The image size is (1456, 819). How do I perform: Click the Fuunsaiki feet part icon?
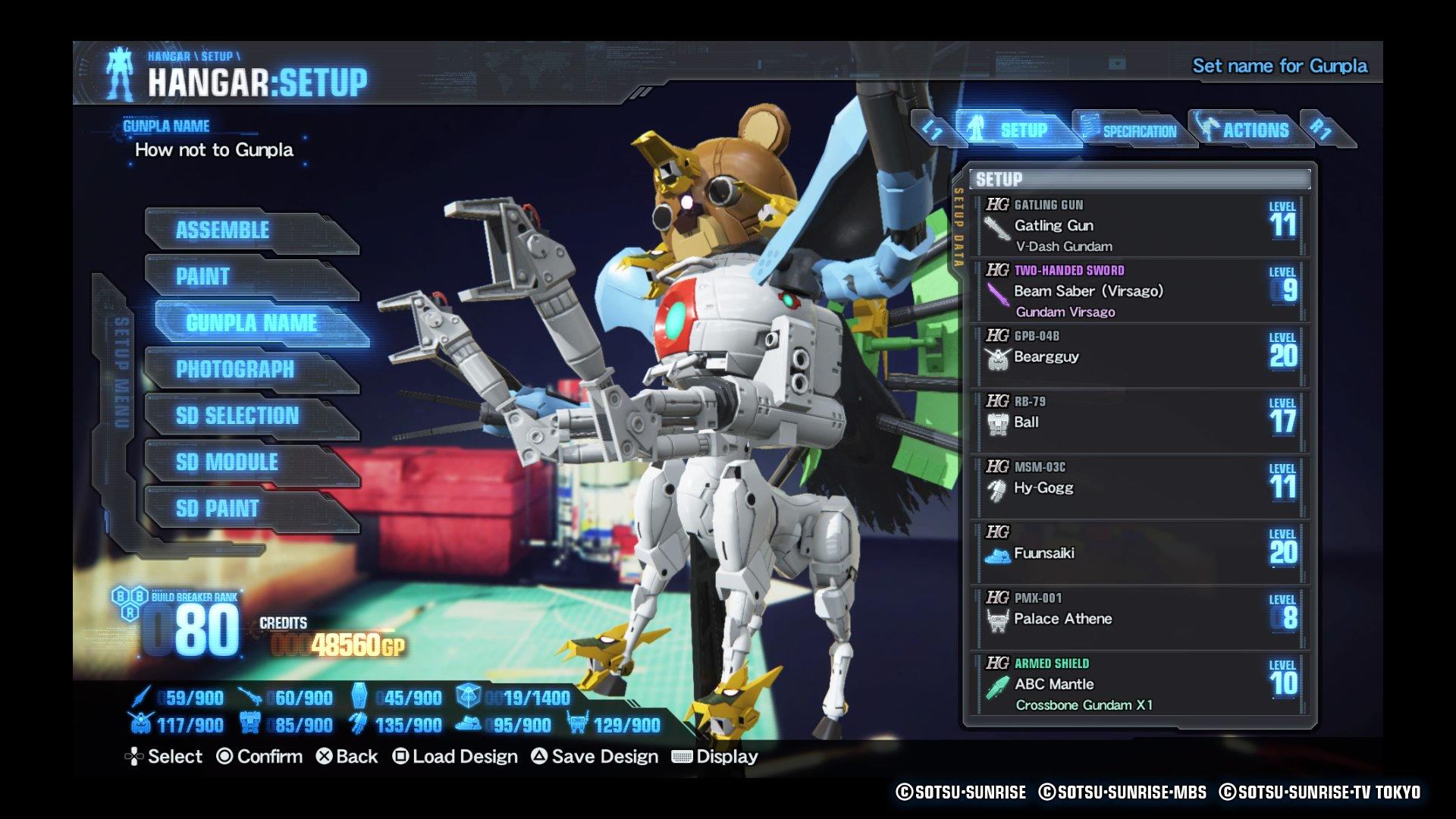(x=997, y=554)
